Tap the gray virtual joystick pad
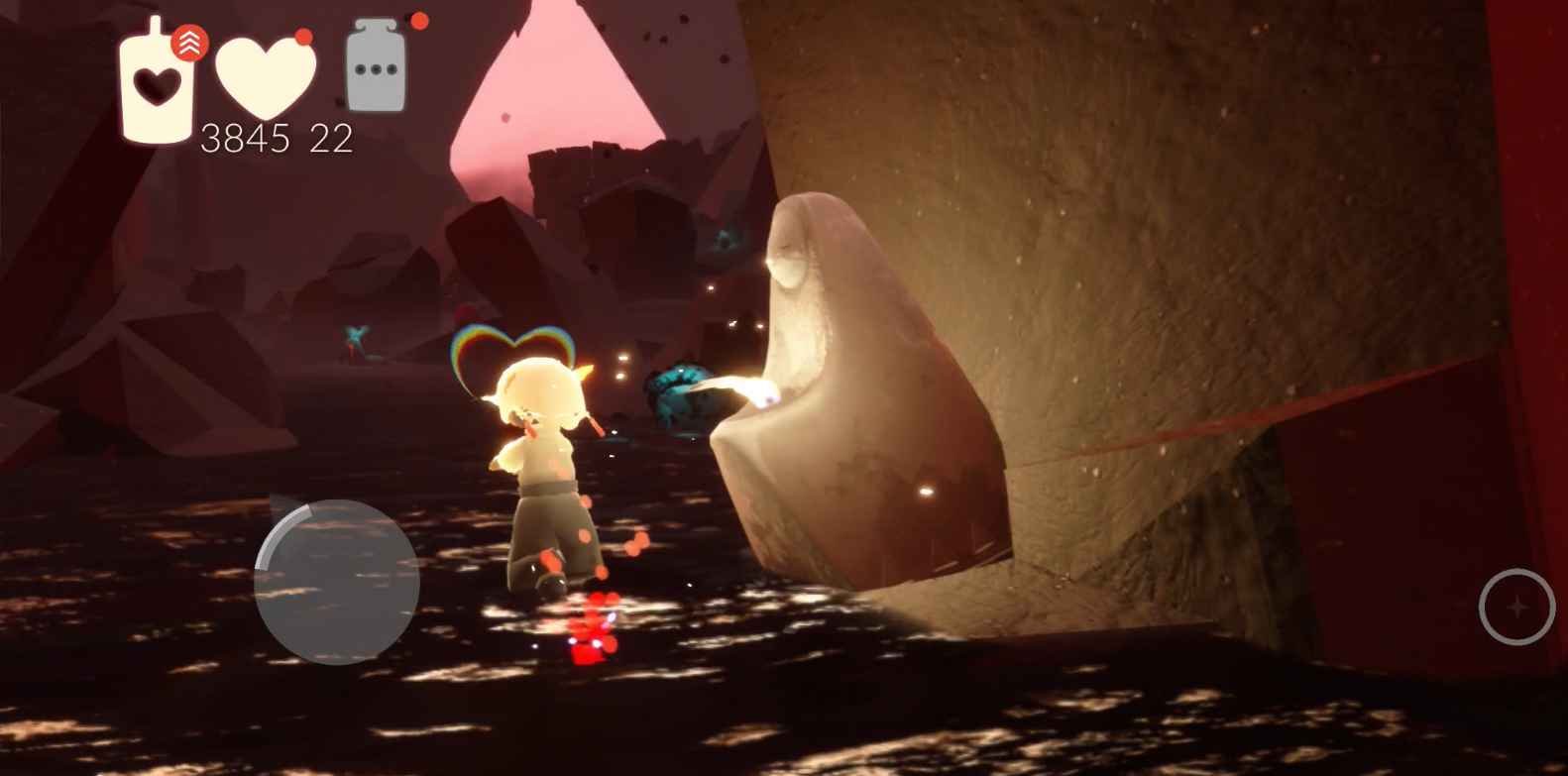 (337, 583)
